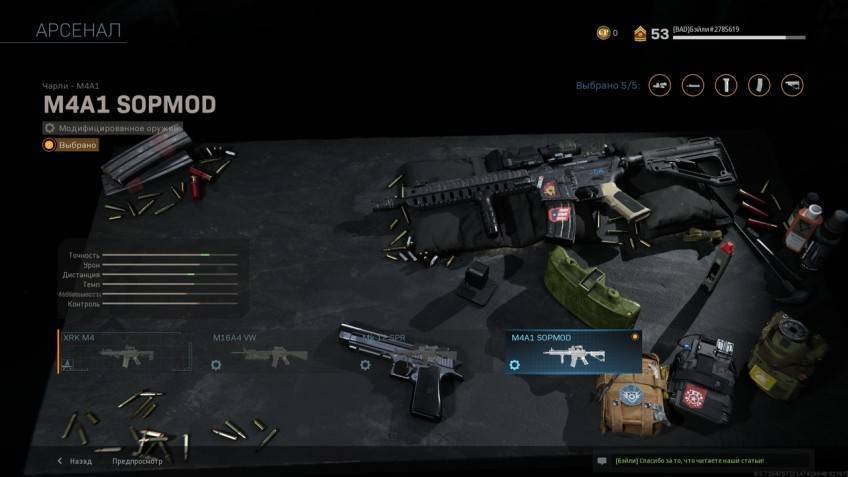
Task: Open the stock attachment icon
Action: click(792, 85)
